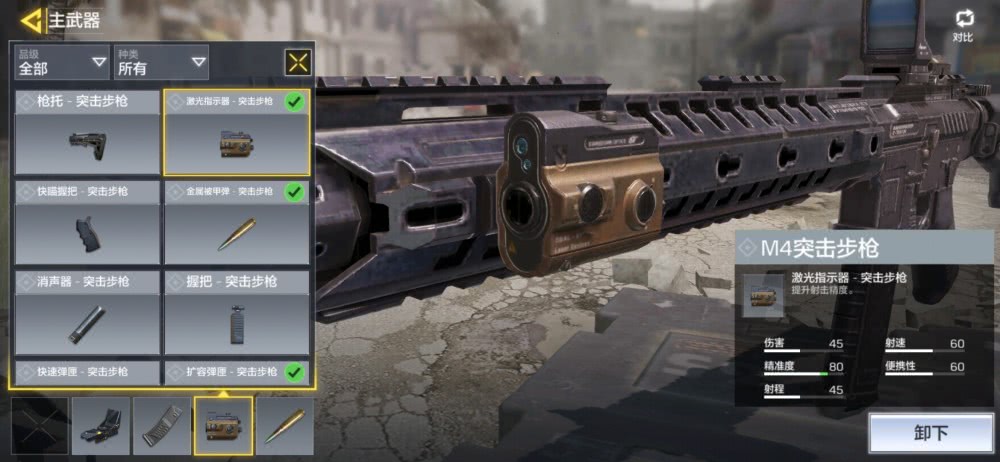
Task: Select the equipped bullet slot
Action: (x=284, y=426)
